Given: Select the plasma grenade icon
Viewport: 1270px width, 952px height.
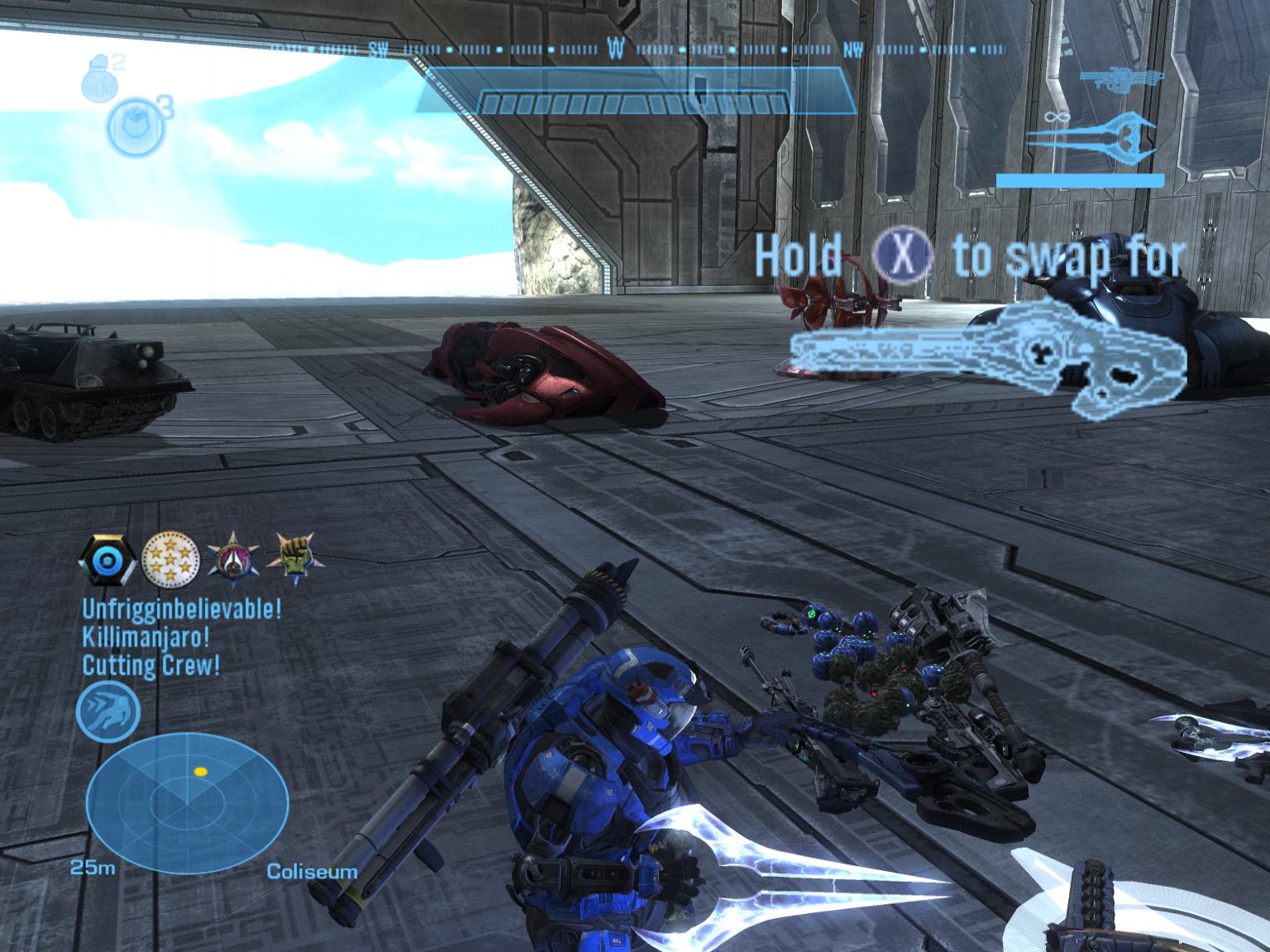Looking at the screenshot, I should [x=132, y=126].
